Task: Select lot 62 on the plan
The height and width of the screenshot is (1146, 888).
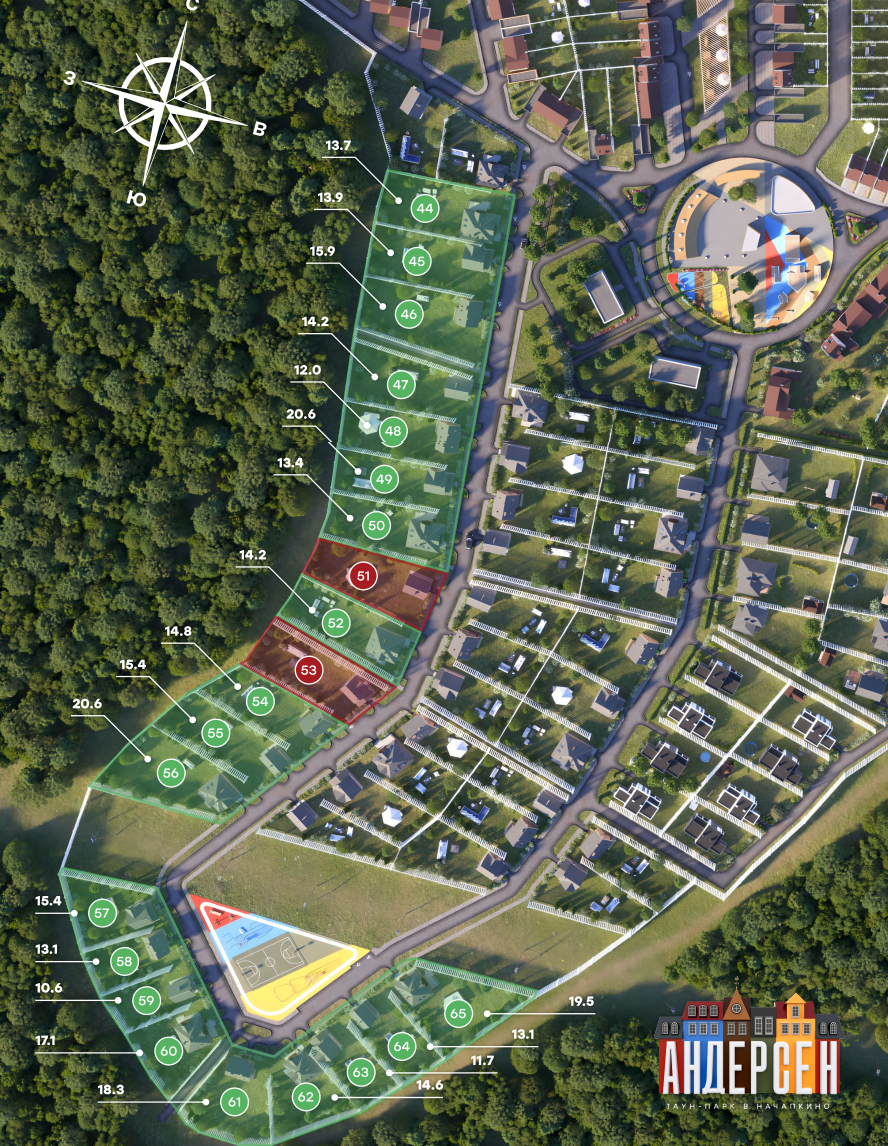Action: [x=306, y=1097]
